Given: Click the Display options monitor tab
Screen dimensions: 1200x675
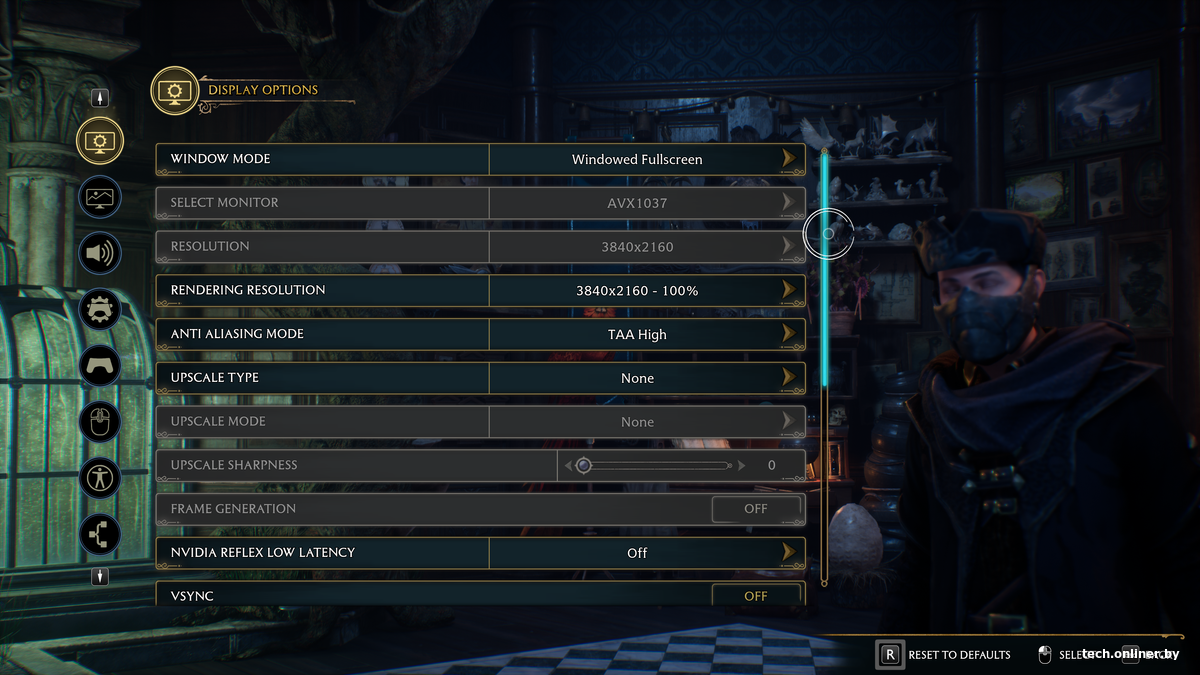Looking at the screenshot, I should click(100, 141).
